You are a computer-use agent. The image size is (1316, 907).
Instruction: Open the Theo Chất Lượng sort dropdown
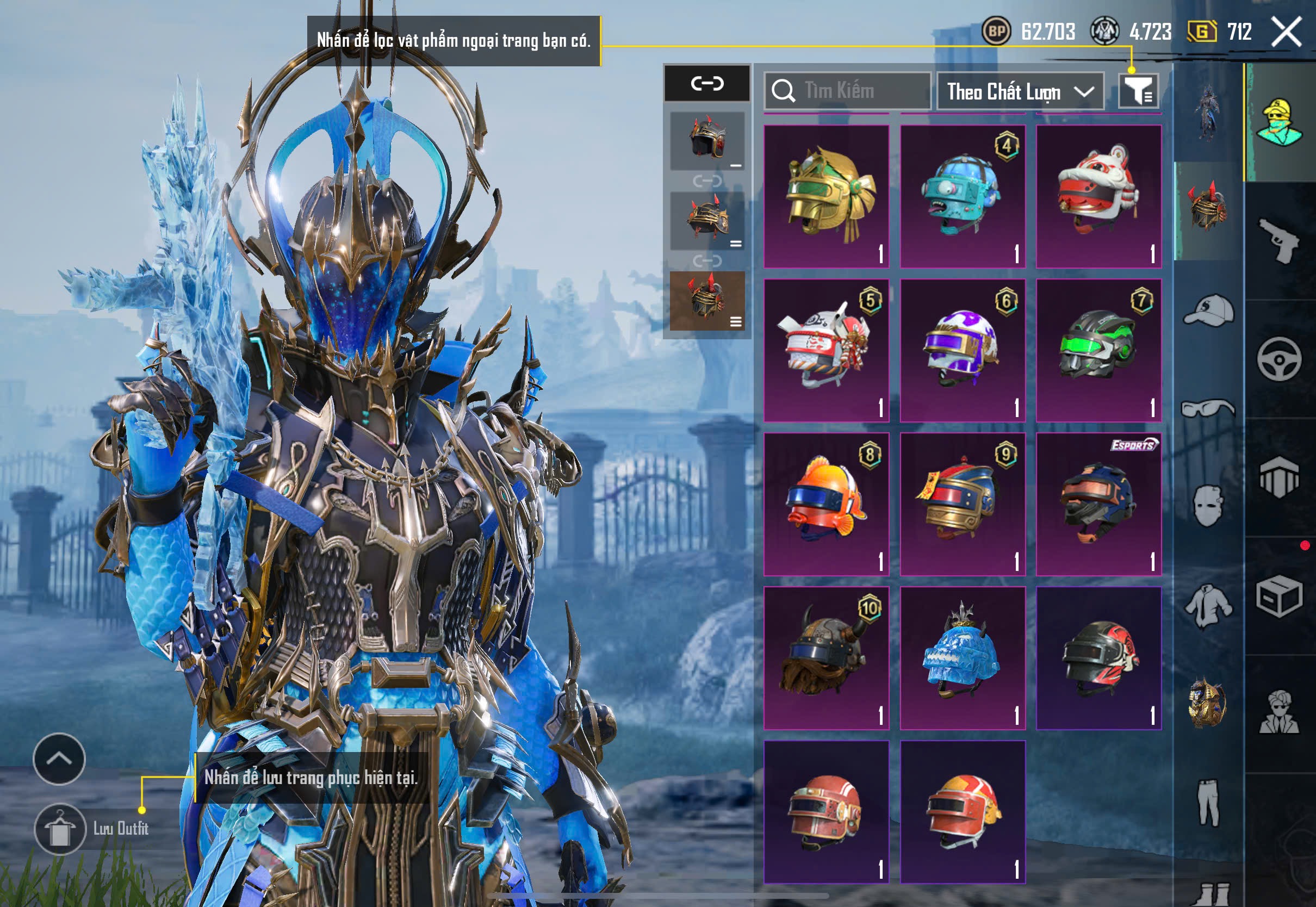[x=1020, y=91]
